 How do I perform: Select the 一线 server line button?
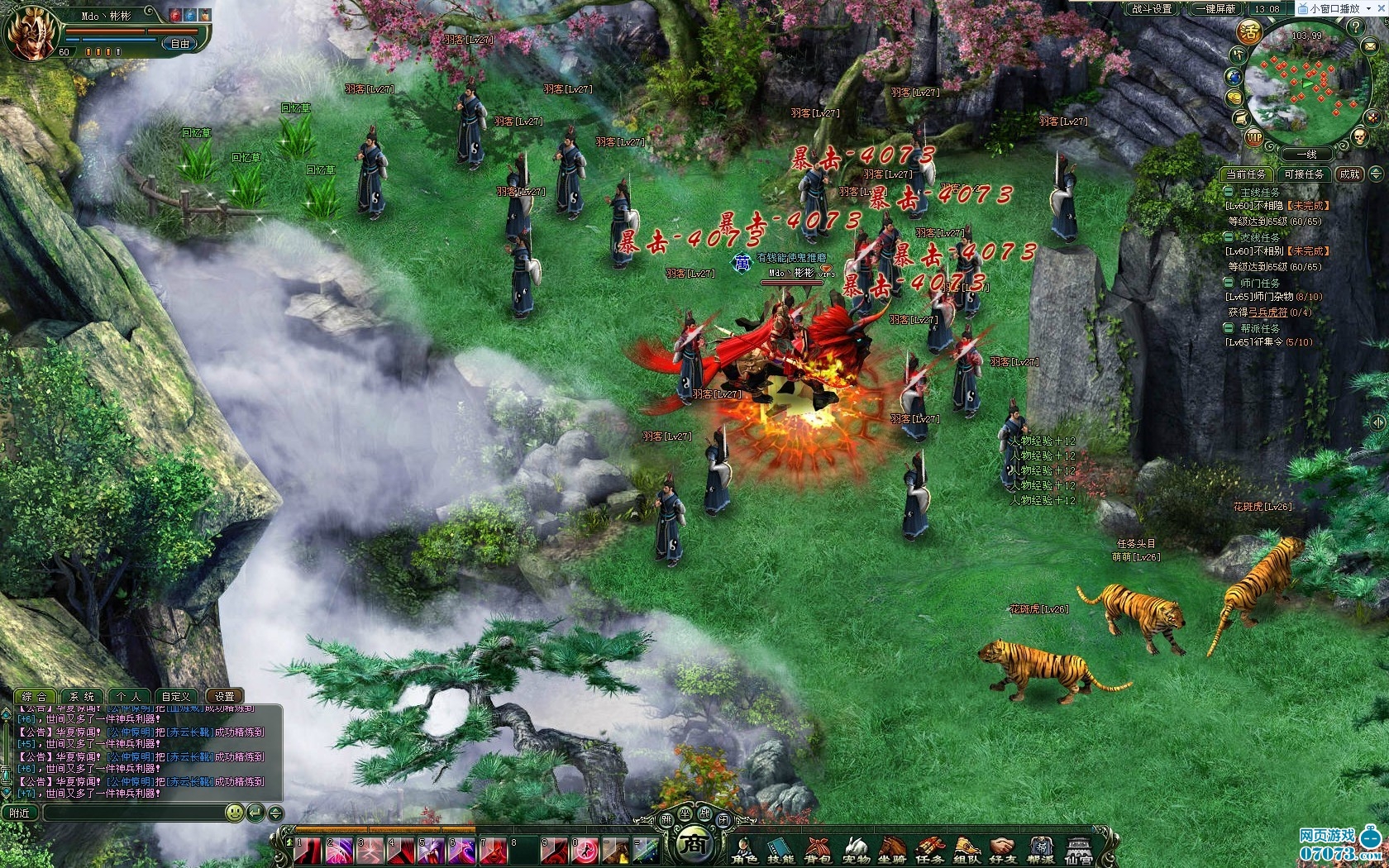pos(1306,155)
